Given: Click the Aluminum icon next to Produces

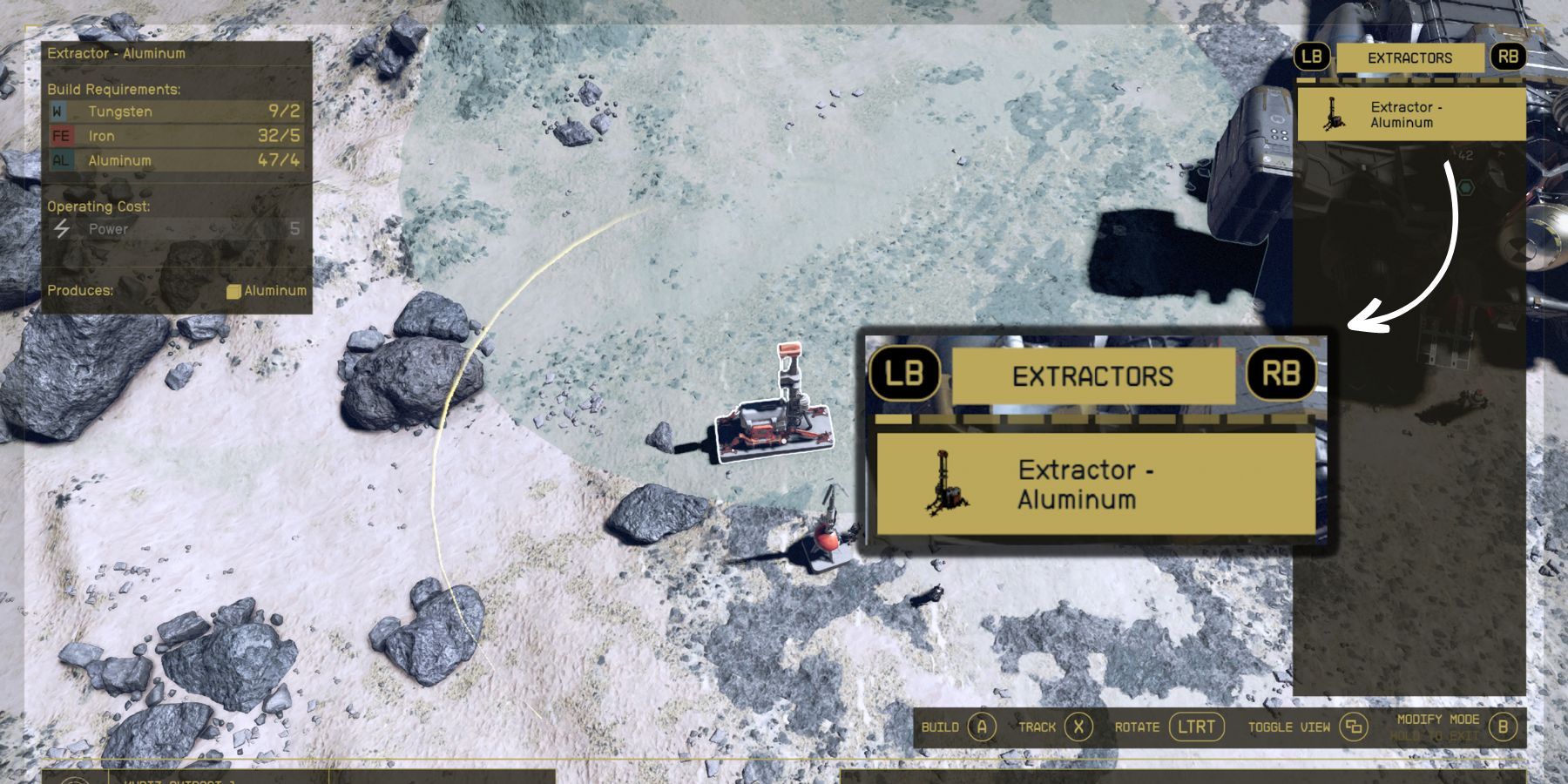Looking at the screenshot, I should [x=235, y=291].
